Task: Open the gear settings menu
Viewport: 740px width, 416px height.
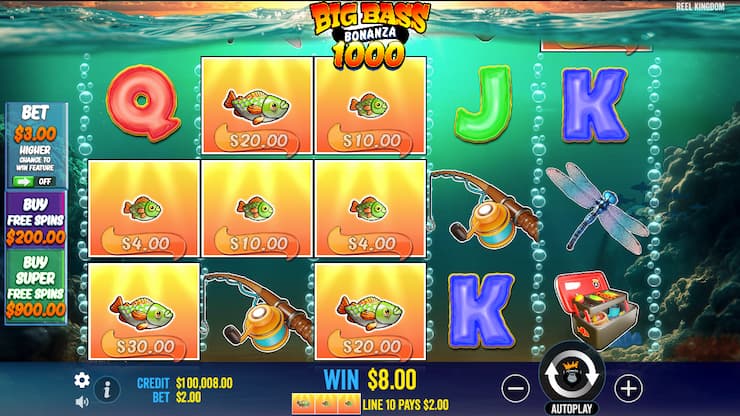Action: pyautogui.click(x=82, y=380)
